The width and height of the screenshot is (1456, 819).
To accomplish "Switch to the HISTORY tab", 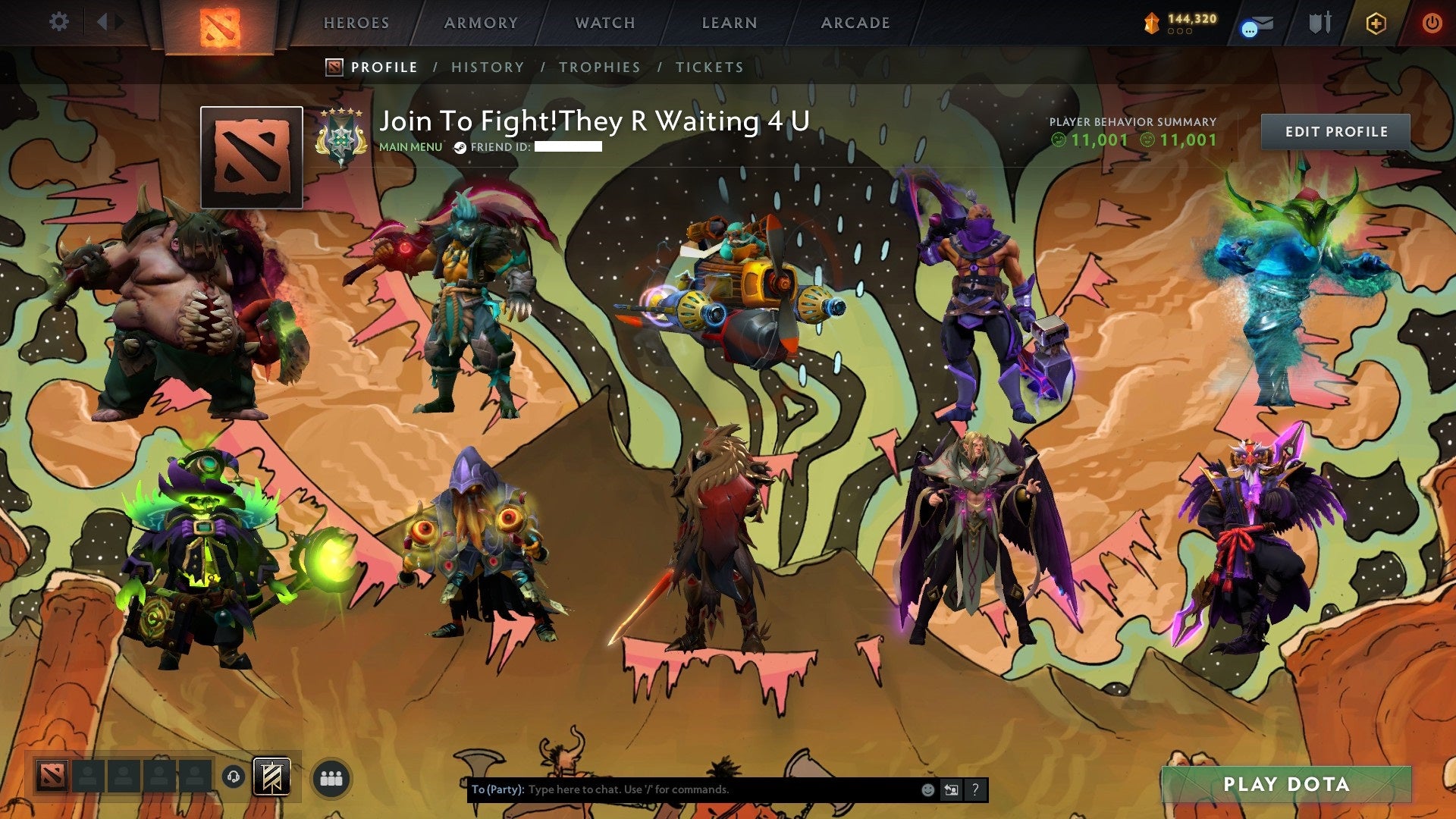I will pos(487,67).
